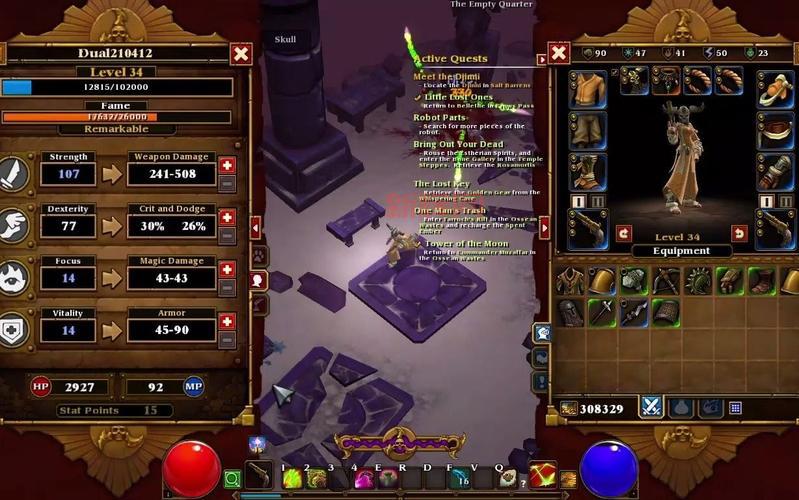
Task: Raise Vitality with the plus button
Action: pos(227,321)
